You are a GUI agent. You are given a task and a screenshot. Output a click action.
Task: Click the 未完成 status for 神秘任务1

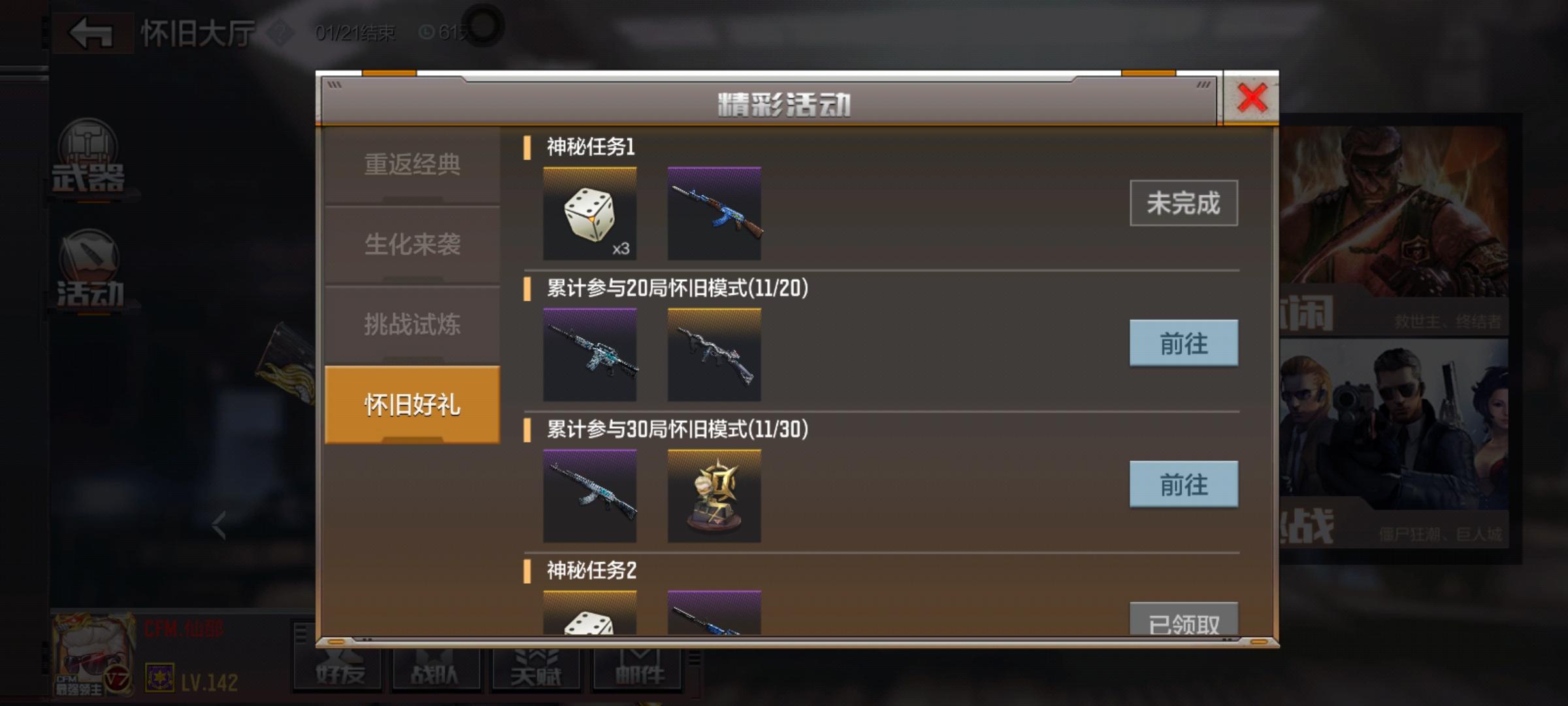point(1183,203)
